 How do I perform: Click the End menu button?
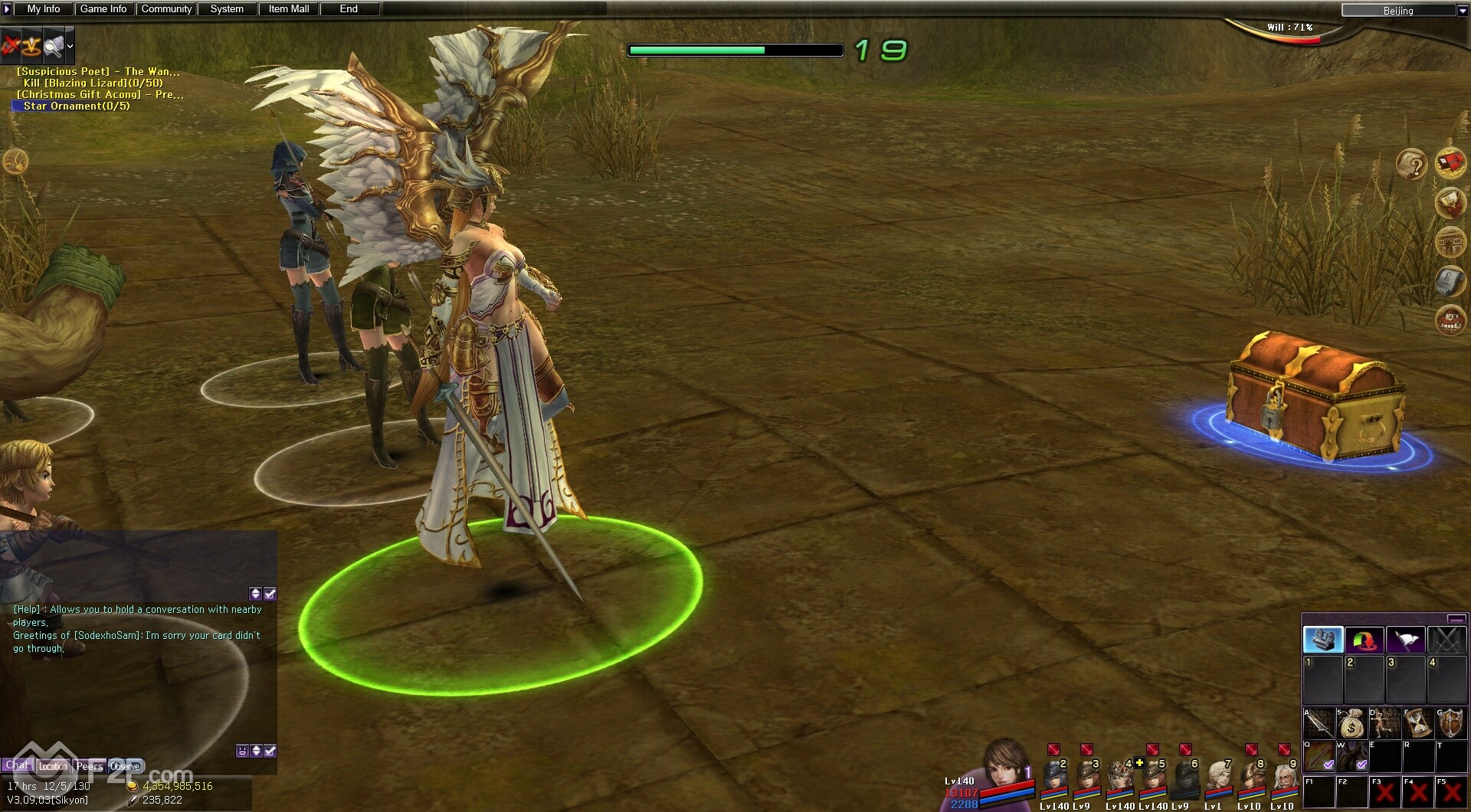349,9
